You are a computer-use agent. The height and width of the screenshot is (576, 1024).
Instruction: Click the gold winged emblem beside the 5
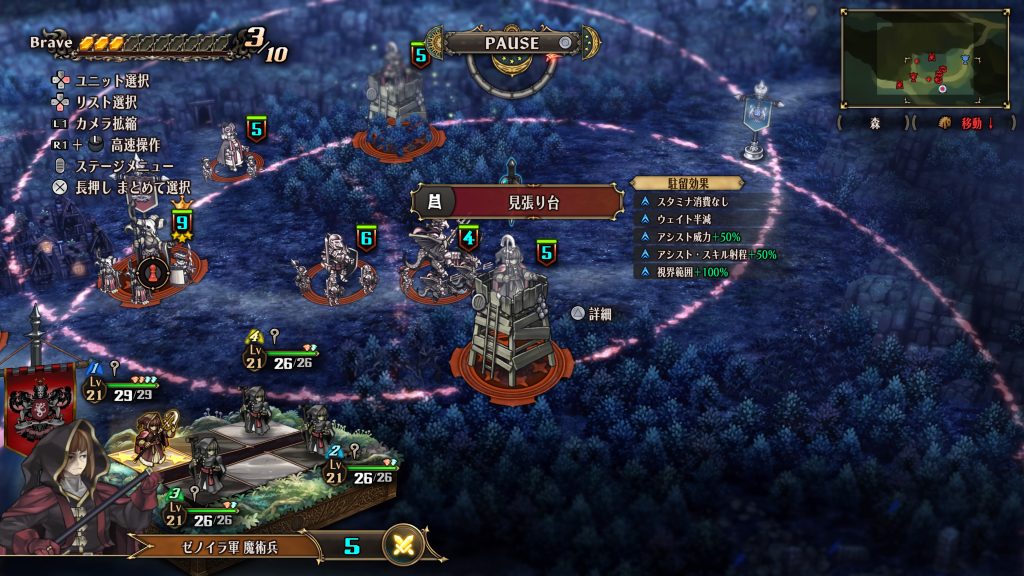click(404, 546)
